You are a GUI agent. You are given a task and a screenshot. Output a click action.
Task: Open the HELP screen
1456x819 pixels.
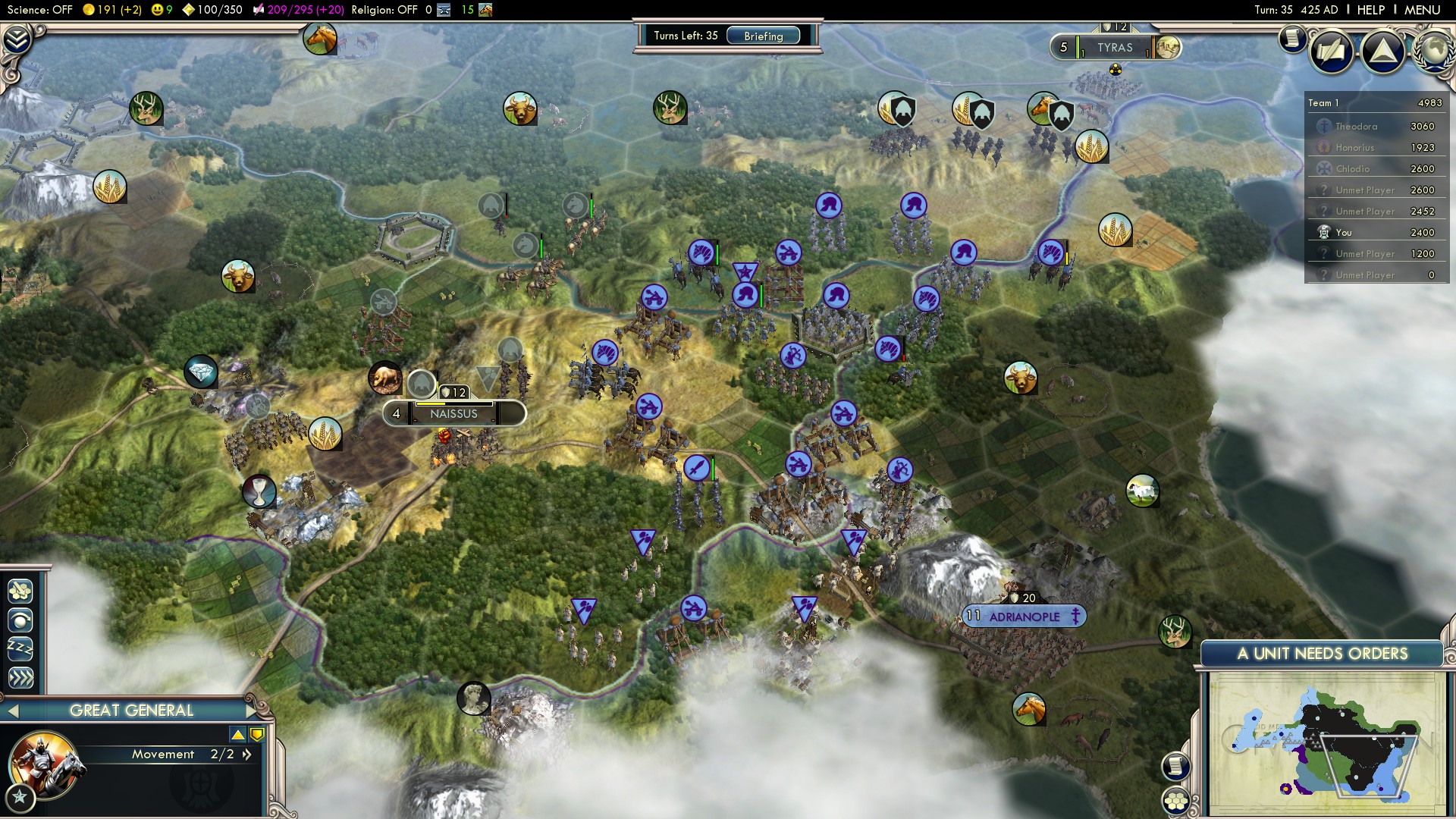(x=1370, y=10)
